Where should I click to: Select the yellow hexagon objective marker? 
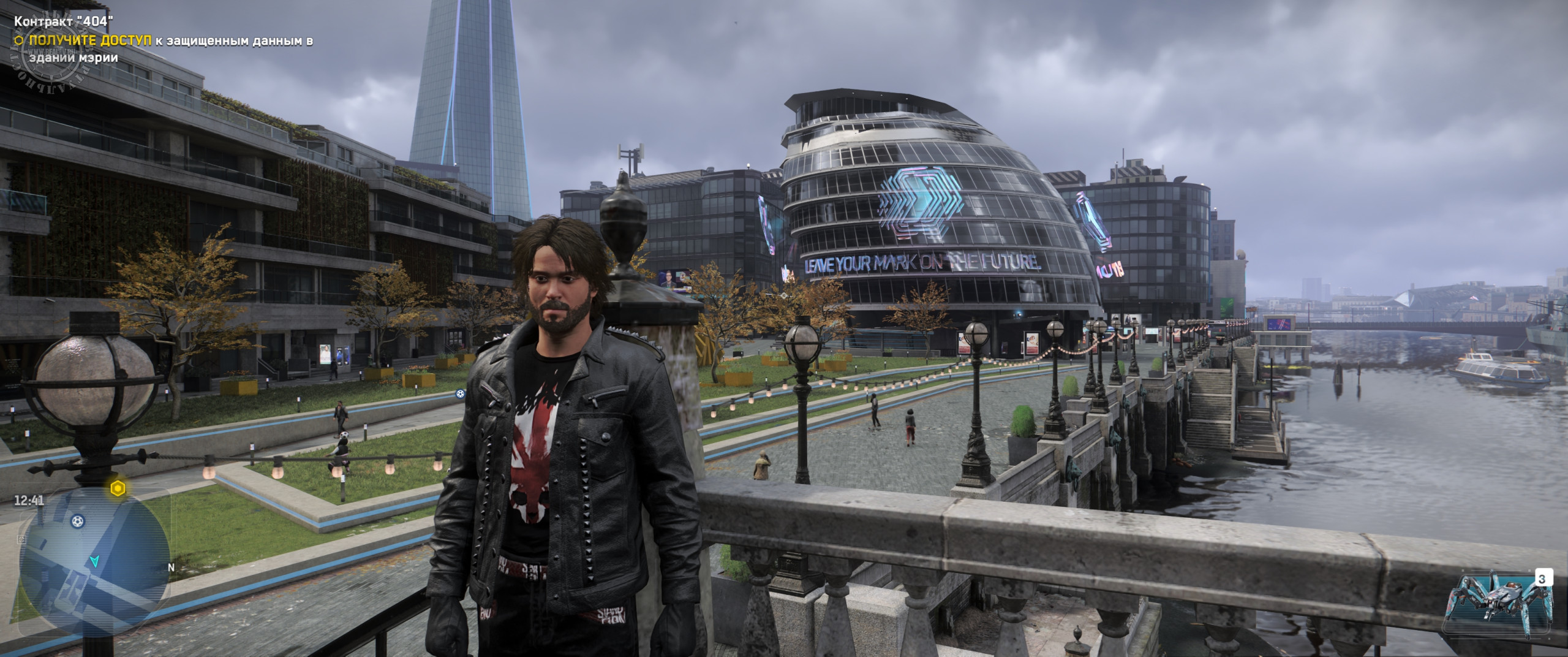(118, 488)
